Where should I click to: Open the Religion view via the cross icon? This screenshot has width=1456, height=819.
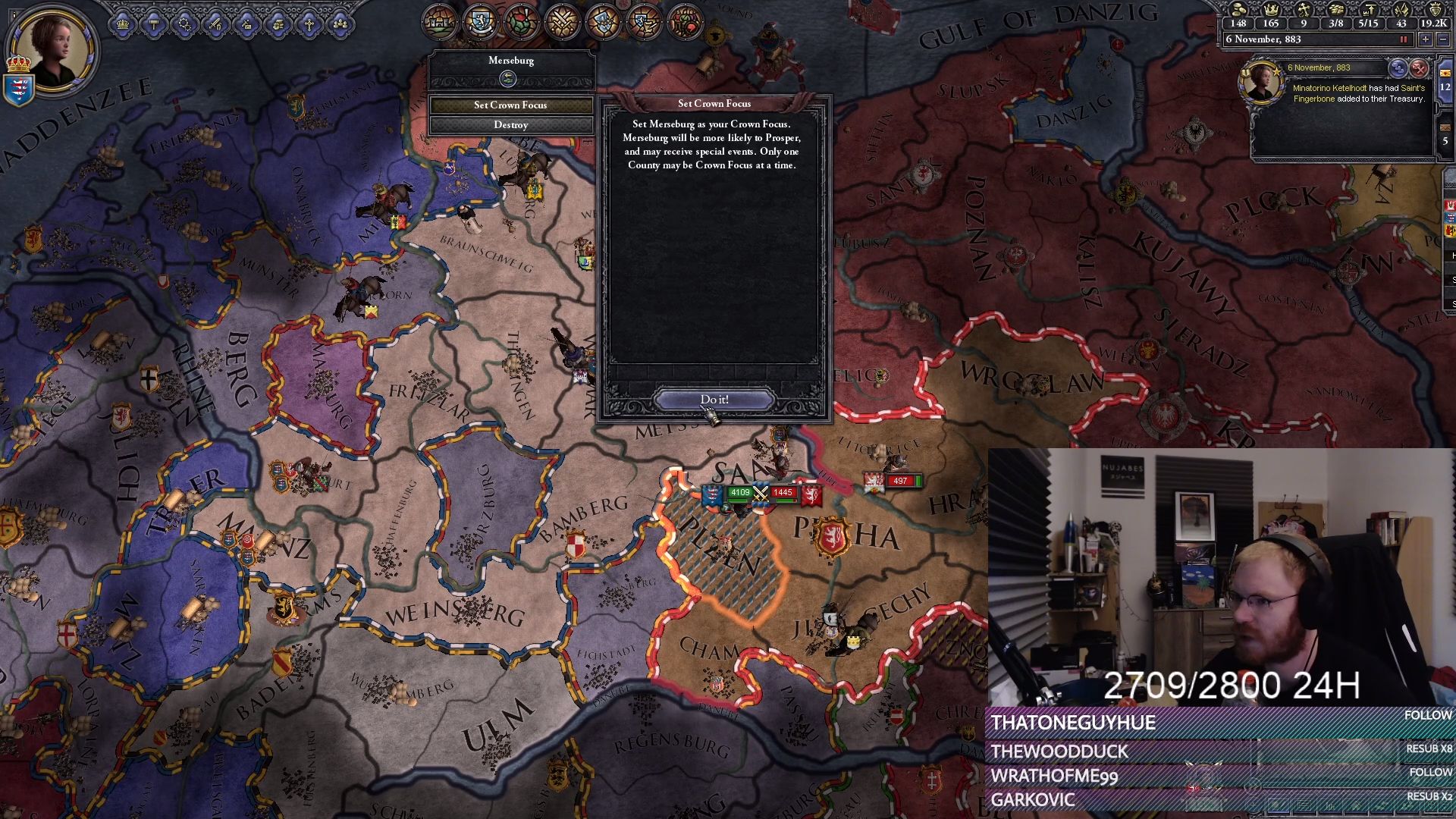click(x=309, y=24)
